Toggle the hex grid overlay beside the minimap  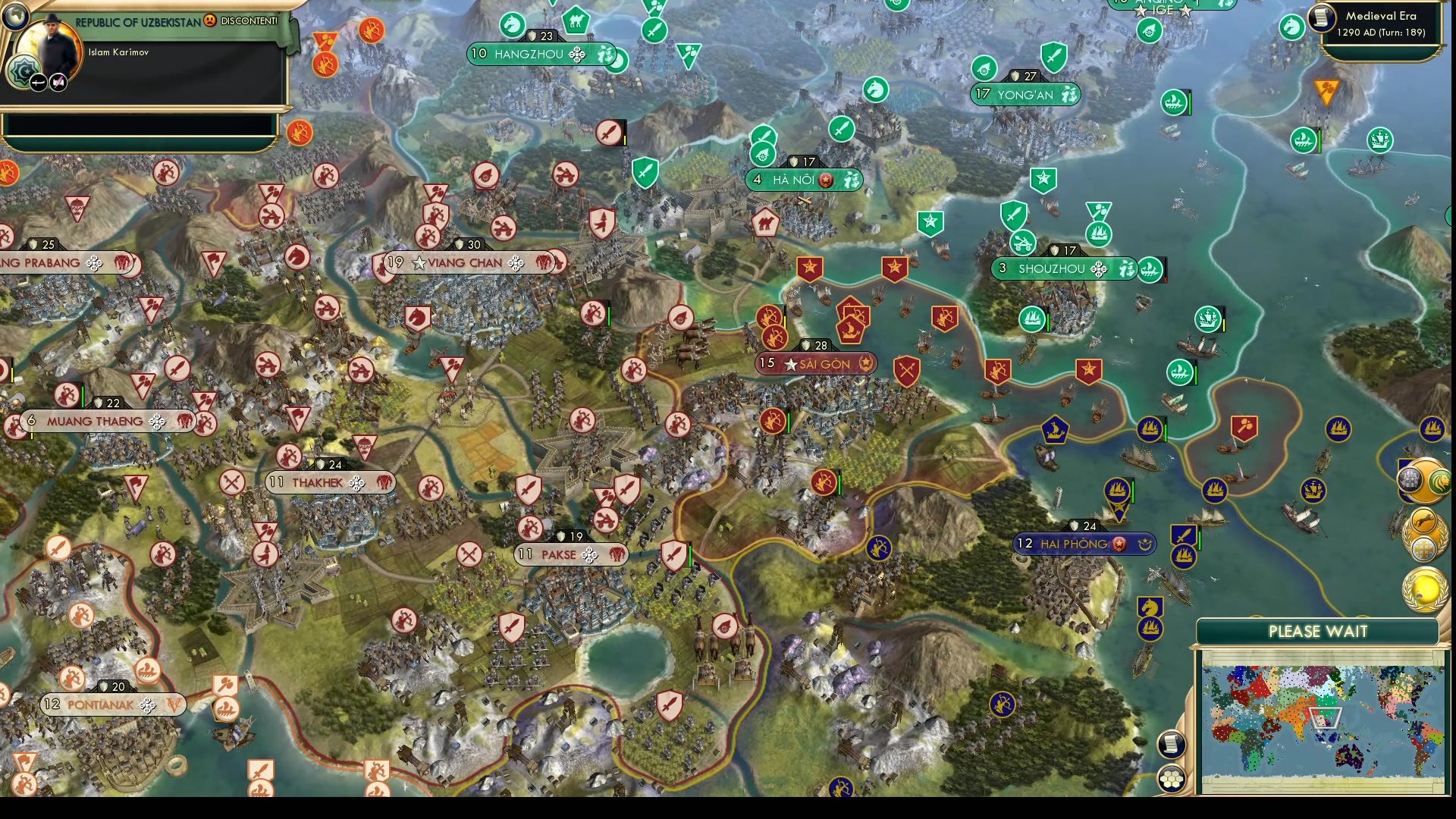pyautogui.click(x=1172, y=777)
